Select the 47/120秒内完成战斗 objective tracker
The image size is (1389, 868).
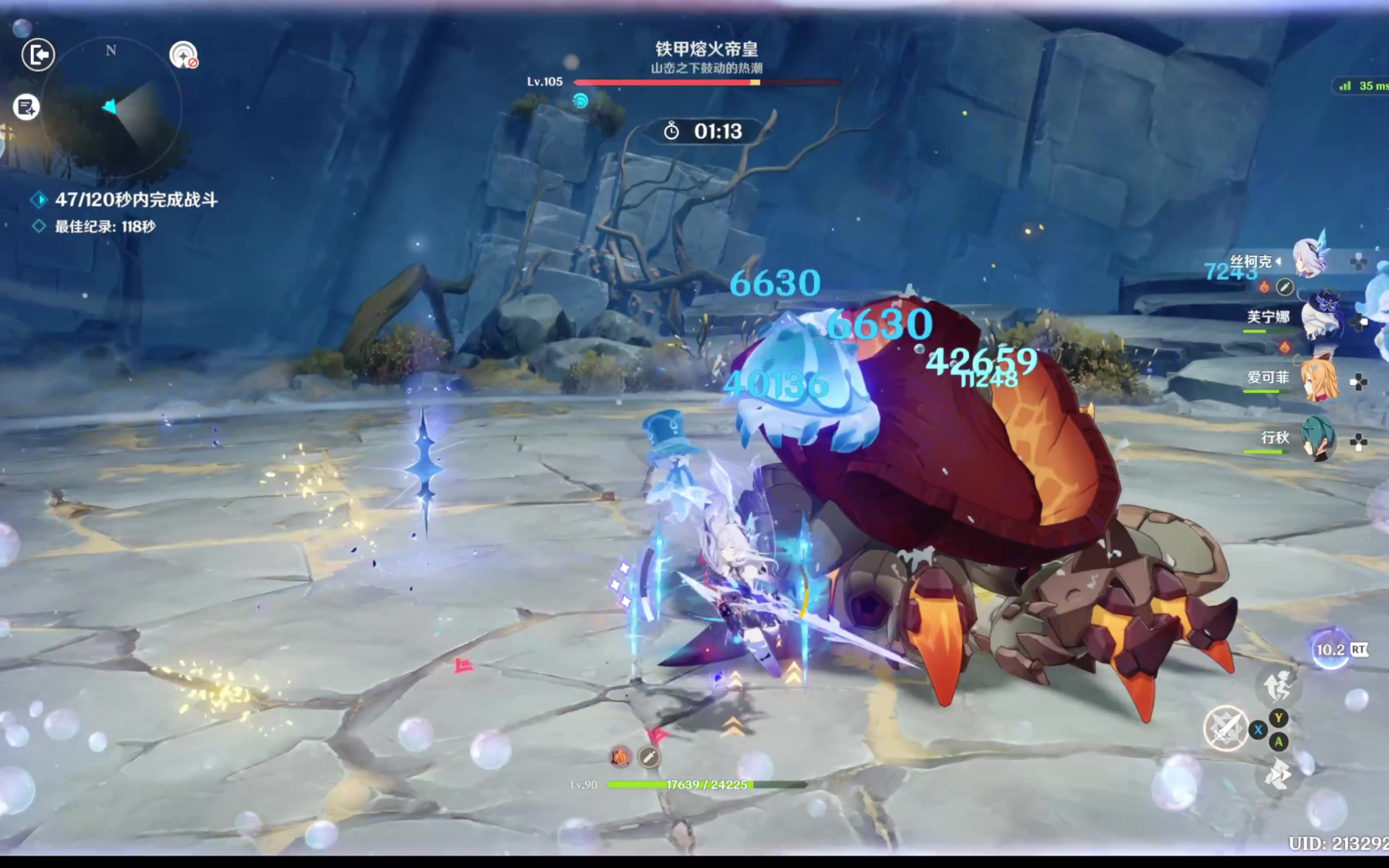pos(136,200)
